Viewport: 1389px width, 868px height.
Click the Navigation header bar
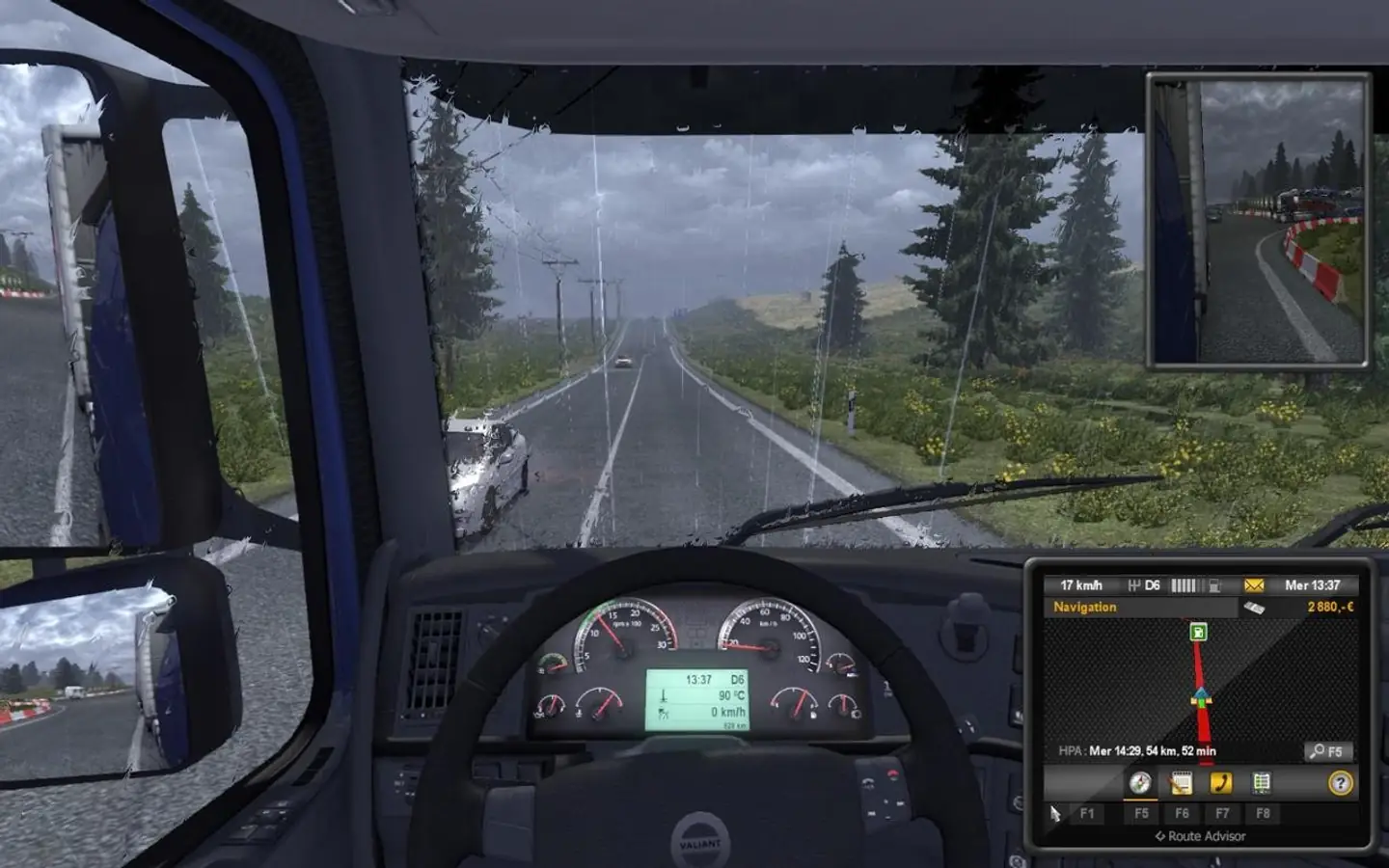tap(1085, 608)
